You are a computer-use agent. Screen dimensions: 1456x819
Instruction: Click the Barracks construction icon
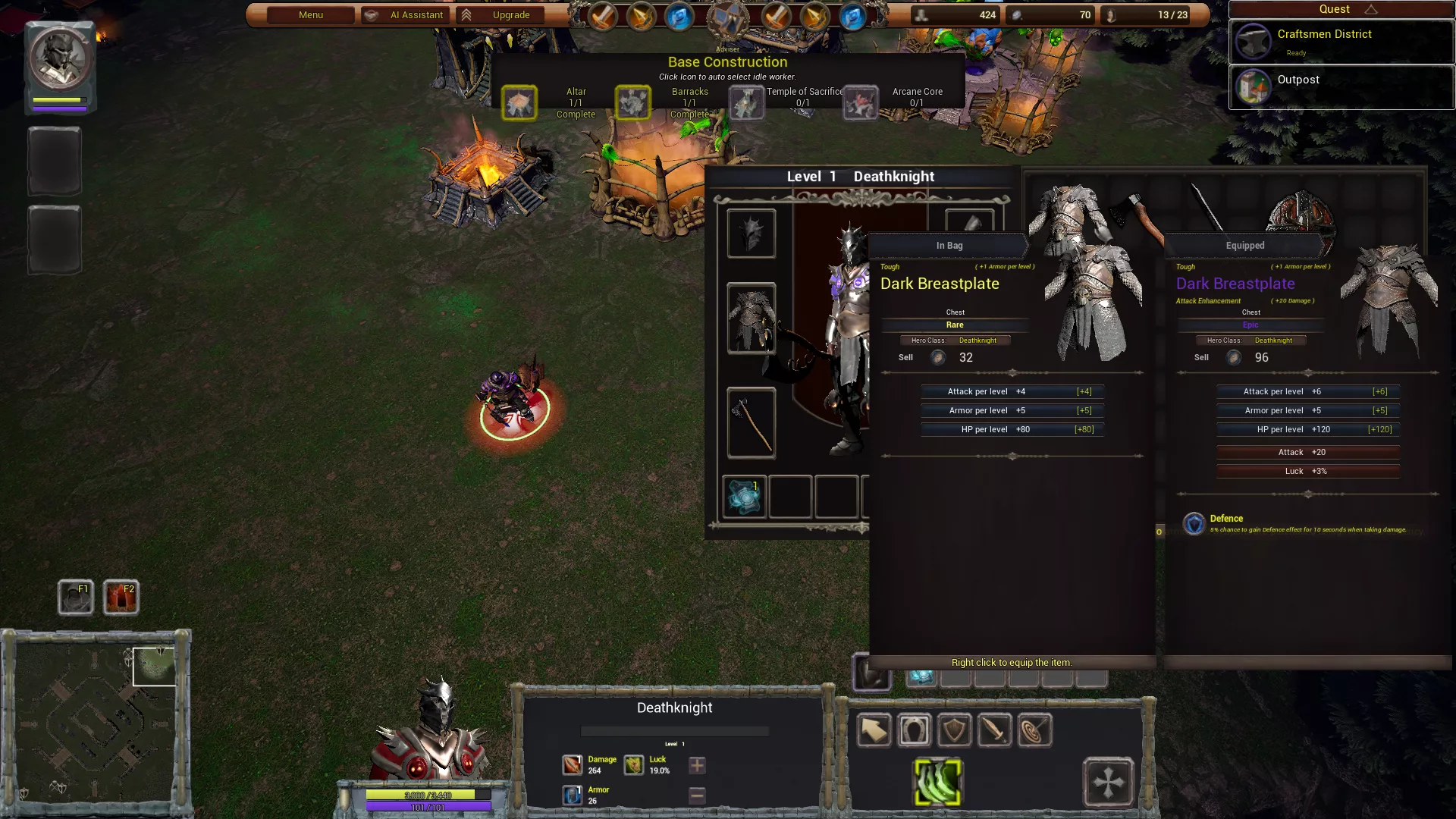(632, 103)
